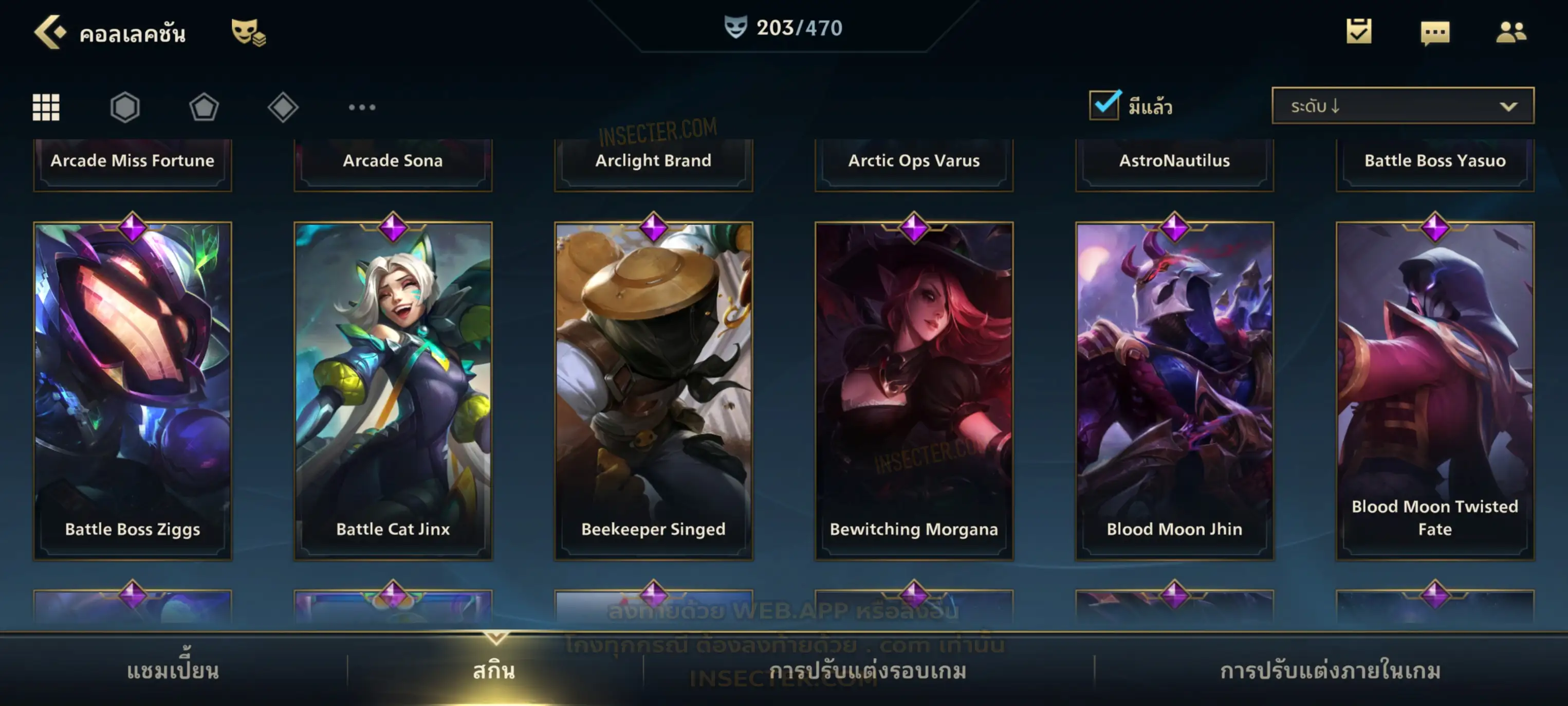Choose the Blood Moon Twisted Fate skin
Viewport: 1568px width, 706px height.
point(1435,390)
